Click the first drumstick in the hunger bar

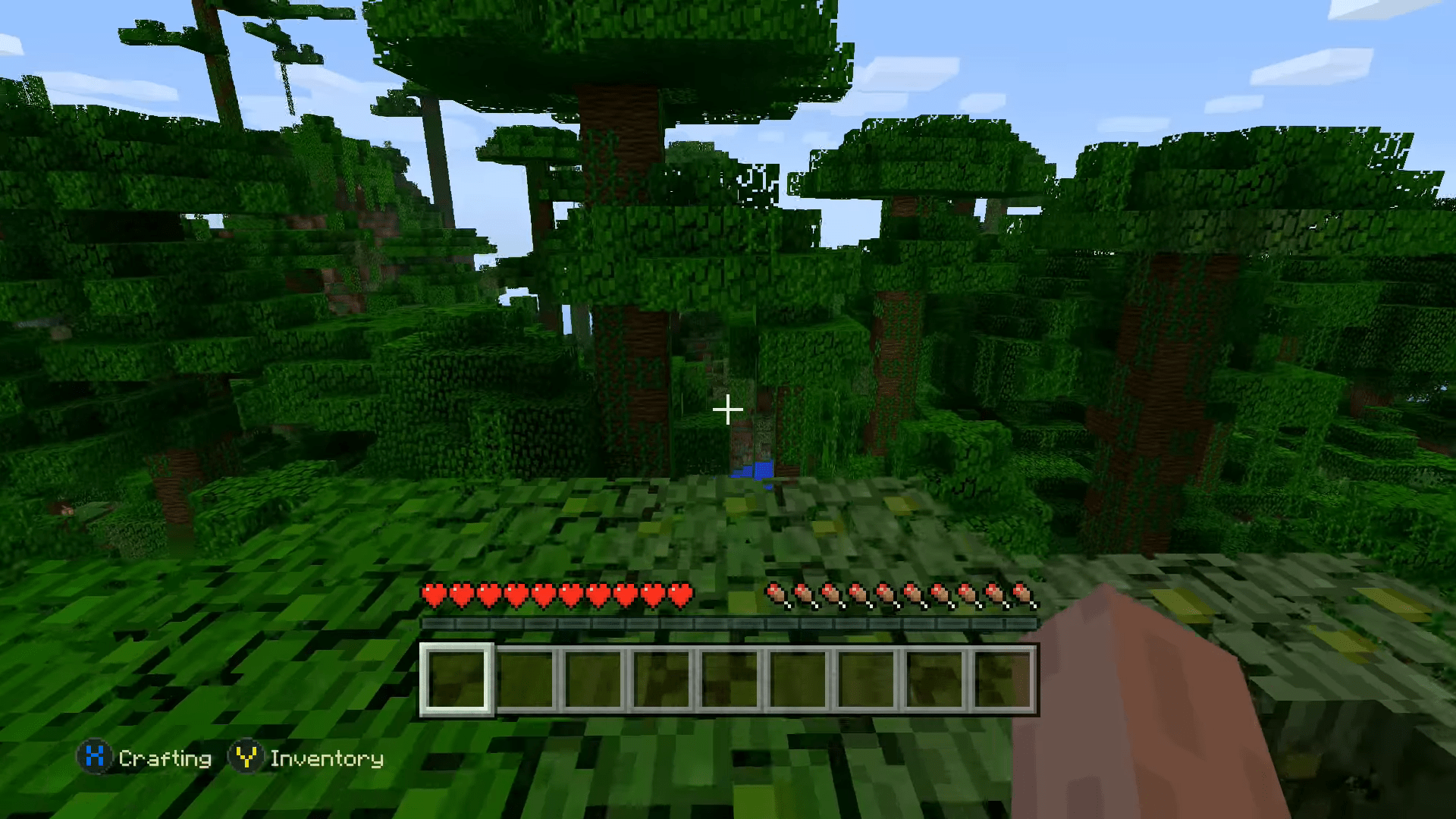point(775,594)
